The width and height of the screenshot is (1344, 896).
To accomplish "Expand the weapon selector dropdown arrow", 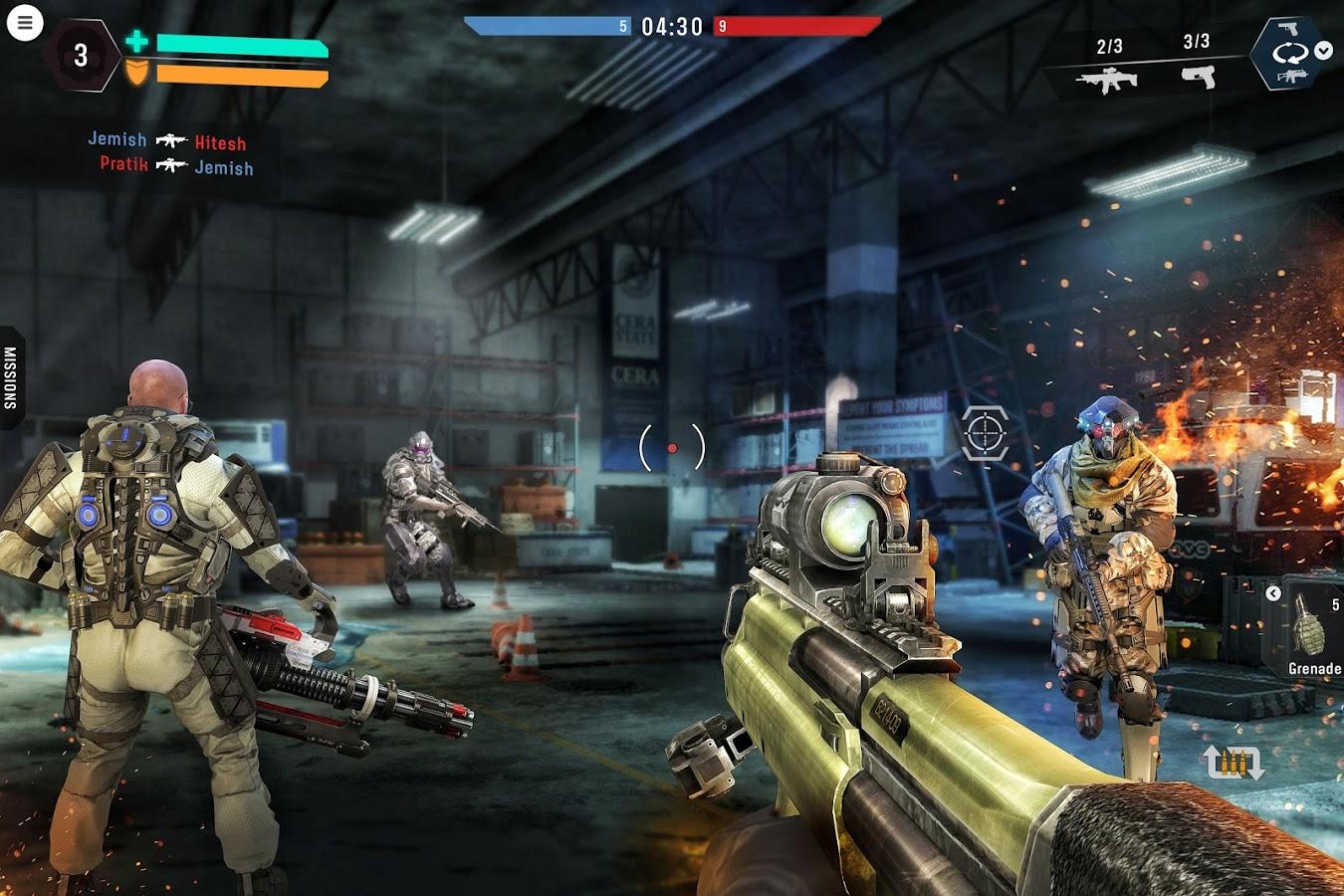I will pyautogui.click(x=1324, y=51).
